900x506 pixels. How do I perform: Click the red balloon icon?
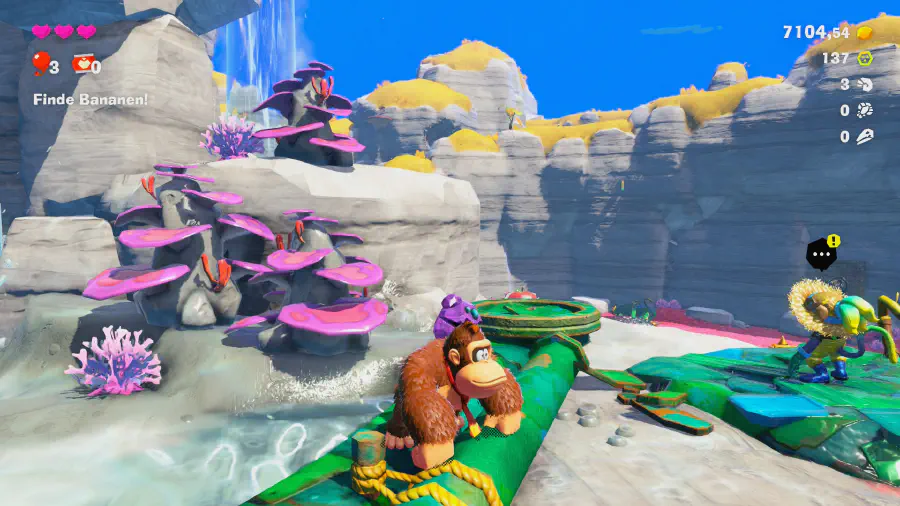40,64
